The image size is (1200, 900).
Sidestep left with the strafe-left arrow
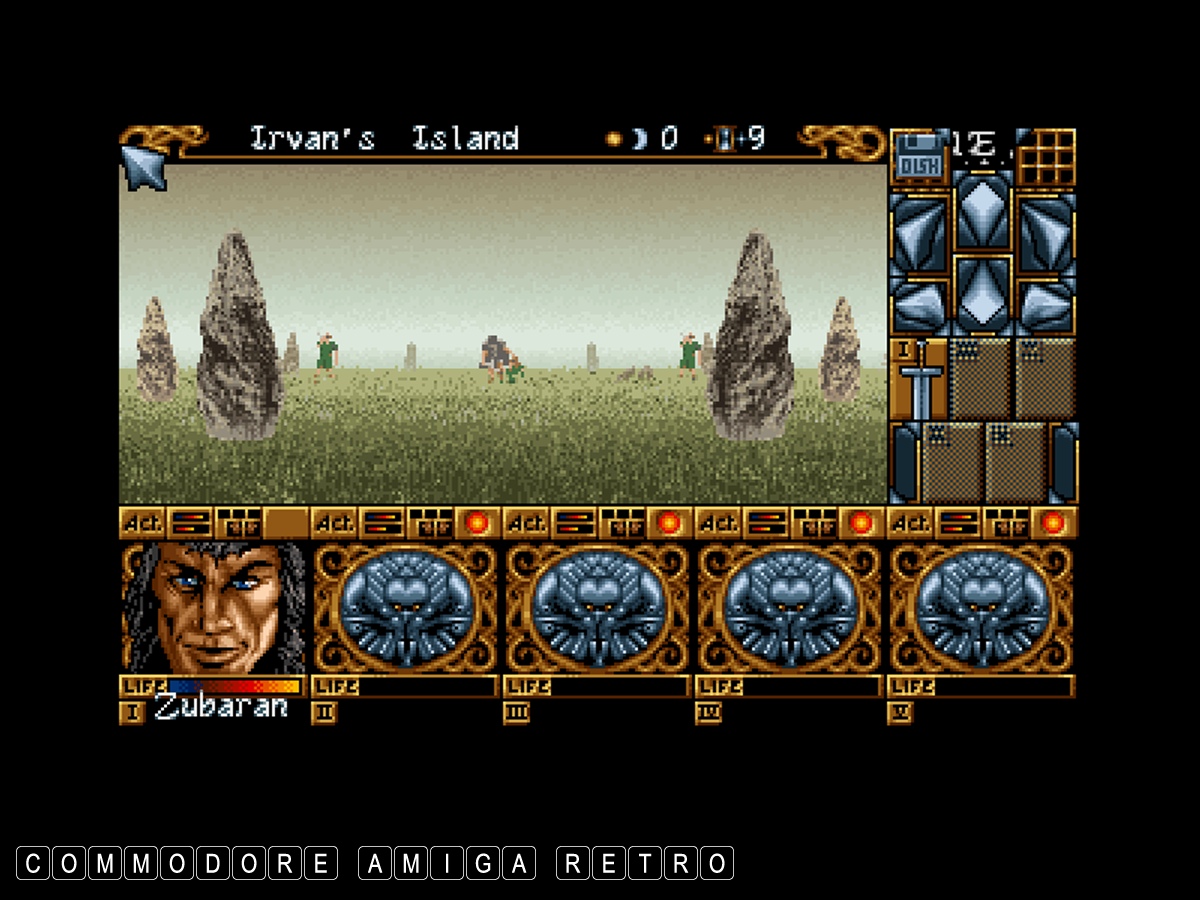918,304
